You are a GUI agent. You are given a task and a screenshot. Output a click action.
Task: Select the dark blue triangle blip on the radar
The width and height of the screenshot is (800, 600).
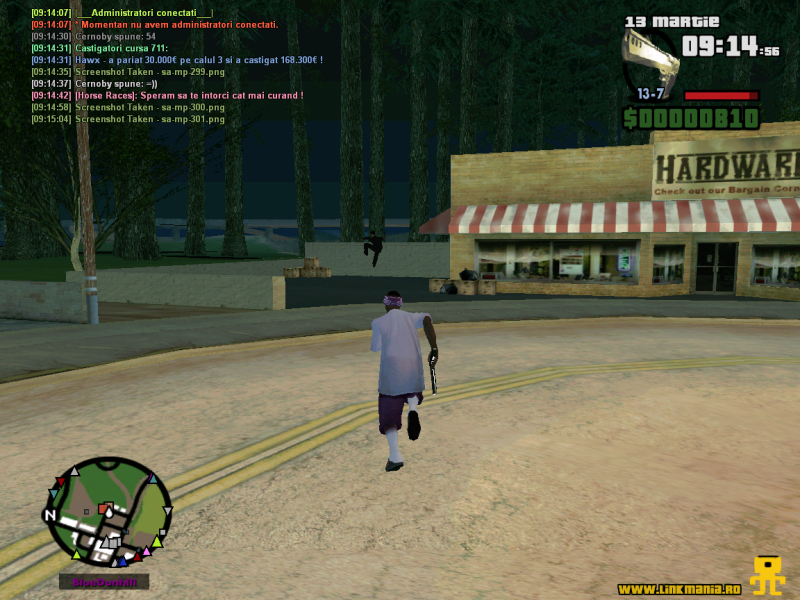pyautogui.click(x=124, y=561)
